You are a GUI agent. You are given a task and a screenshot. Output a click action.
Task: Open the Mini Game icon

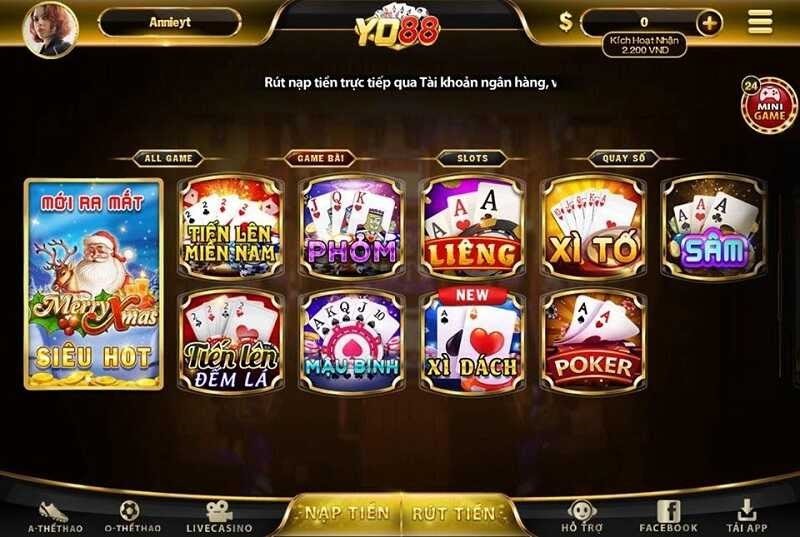[769, 105]
